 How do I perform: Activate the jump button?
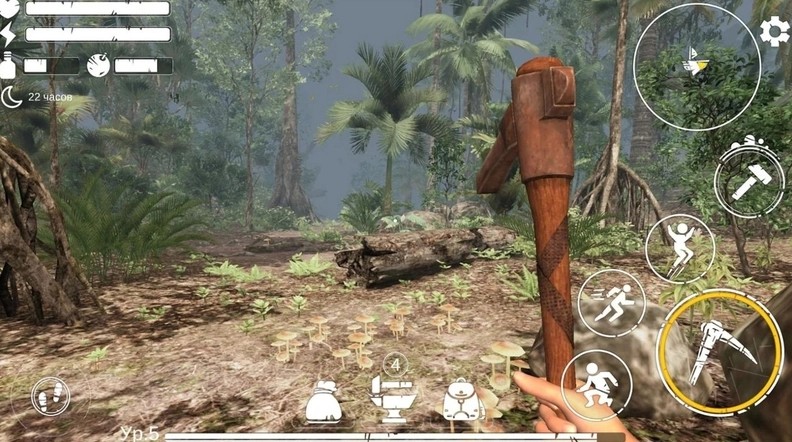click(680, 247)
